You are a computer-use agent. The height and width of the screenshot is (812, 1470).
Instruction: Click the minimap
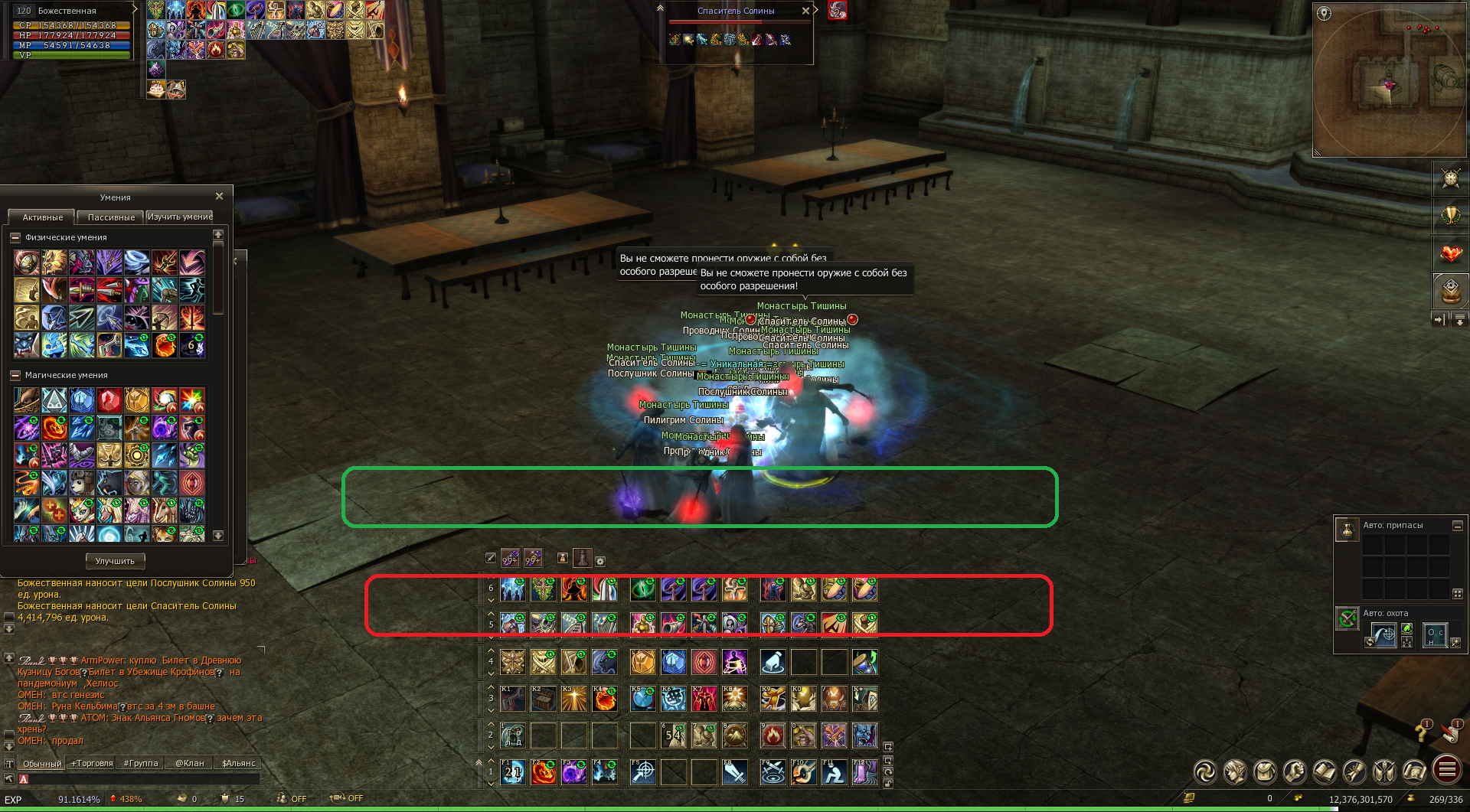tap(1389, 80)
